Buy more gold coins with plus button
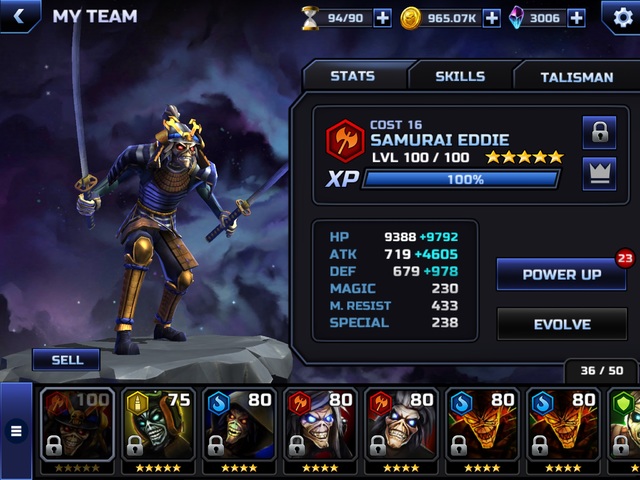 [x=491, y=18]
